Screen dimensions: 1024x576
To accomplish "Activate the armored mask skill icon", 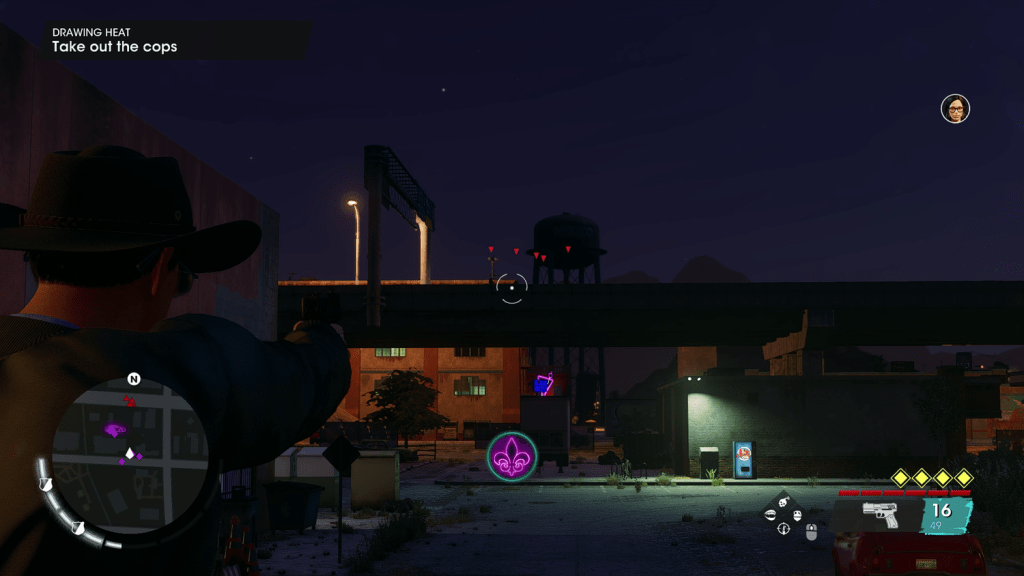I will (798, 515).
